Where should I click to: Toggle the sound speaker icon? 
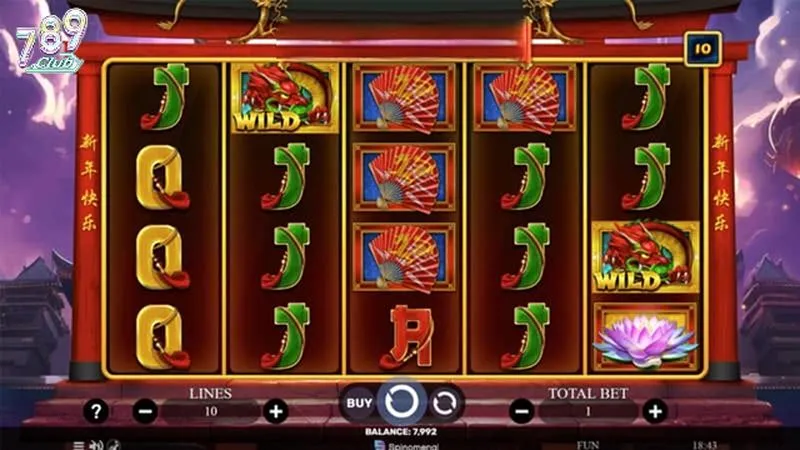click(x=96, y=444)
